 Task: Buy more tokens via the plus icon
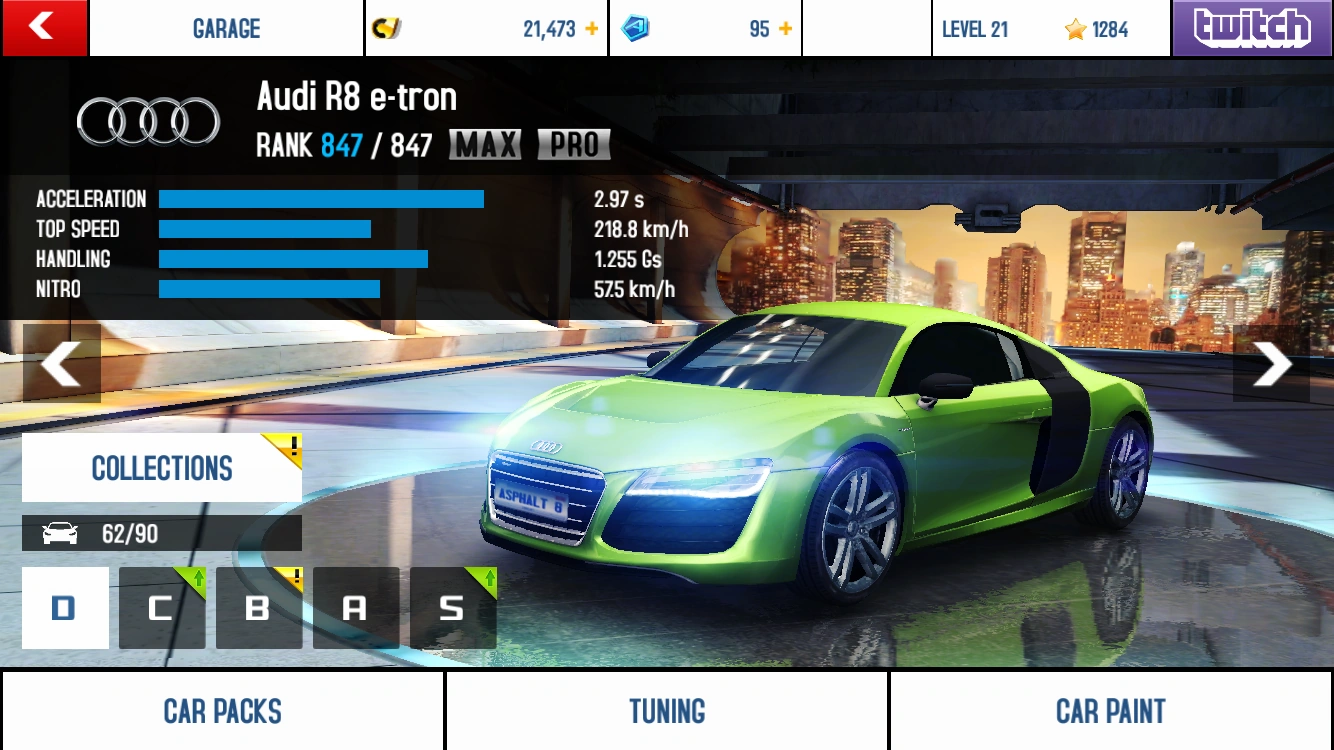point(785,29)
